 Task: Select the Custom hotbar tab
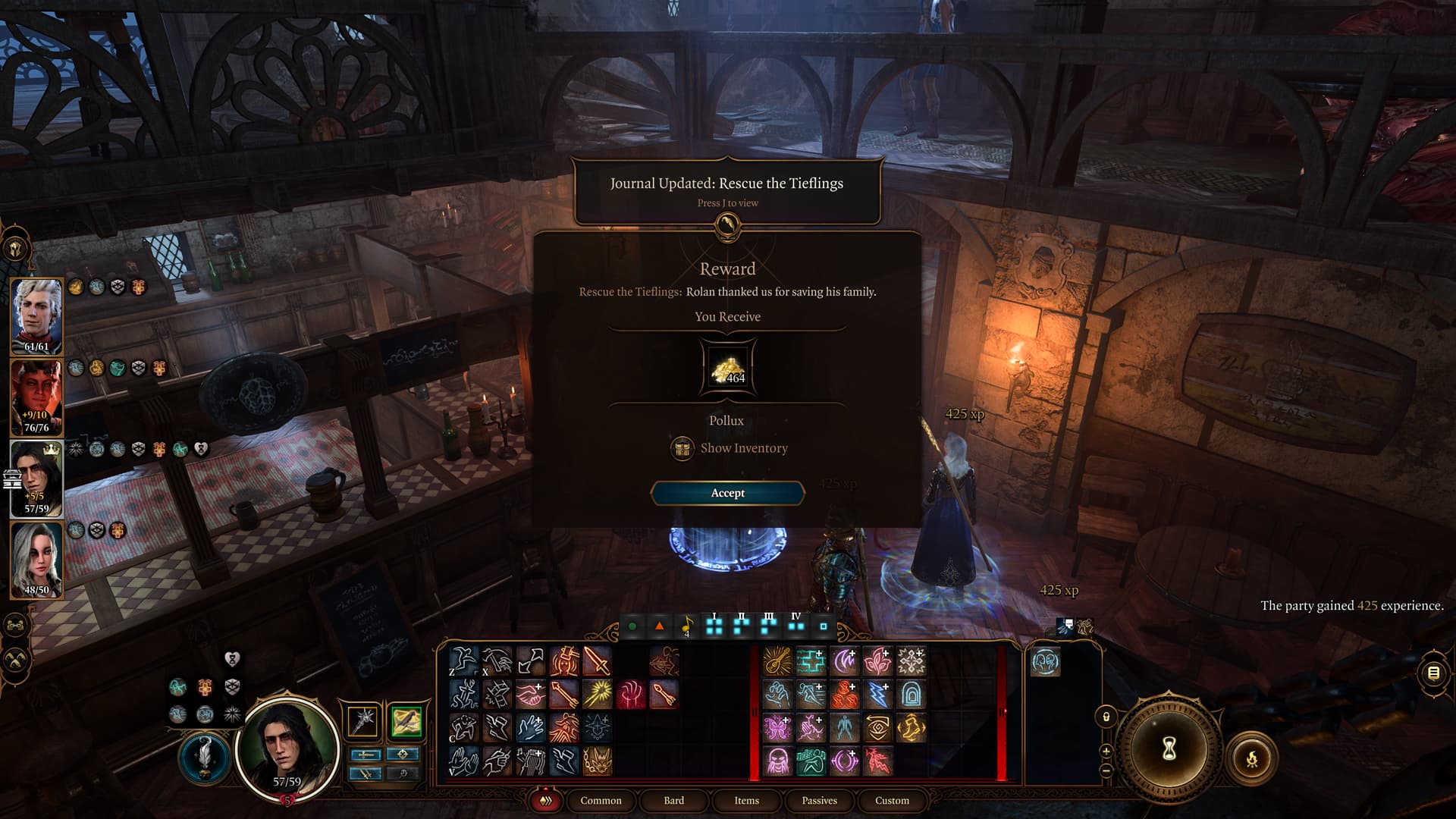tap(892, 800)
